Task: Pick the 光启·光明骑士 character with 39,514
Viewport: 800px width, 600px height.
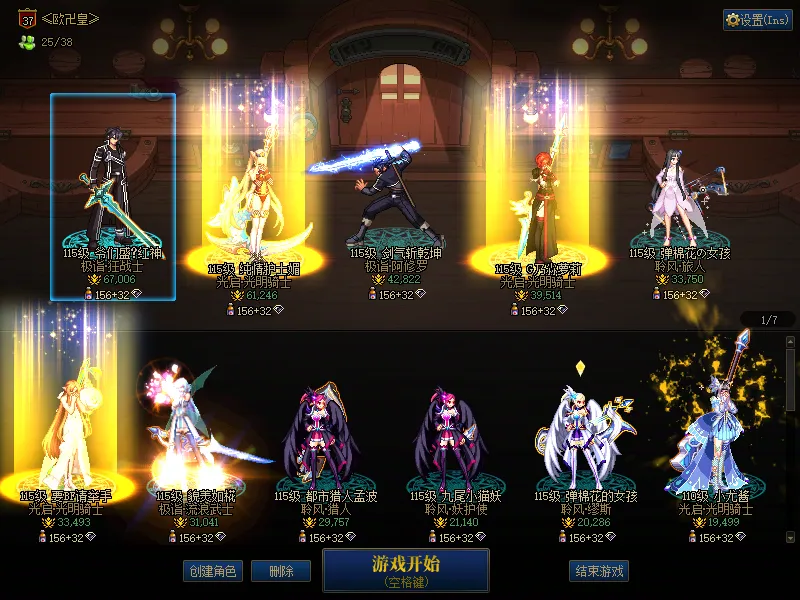Action: click(x=531, y=200)
